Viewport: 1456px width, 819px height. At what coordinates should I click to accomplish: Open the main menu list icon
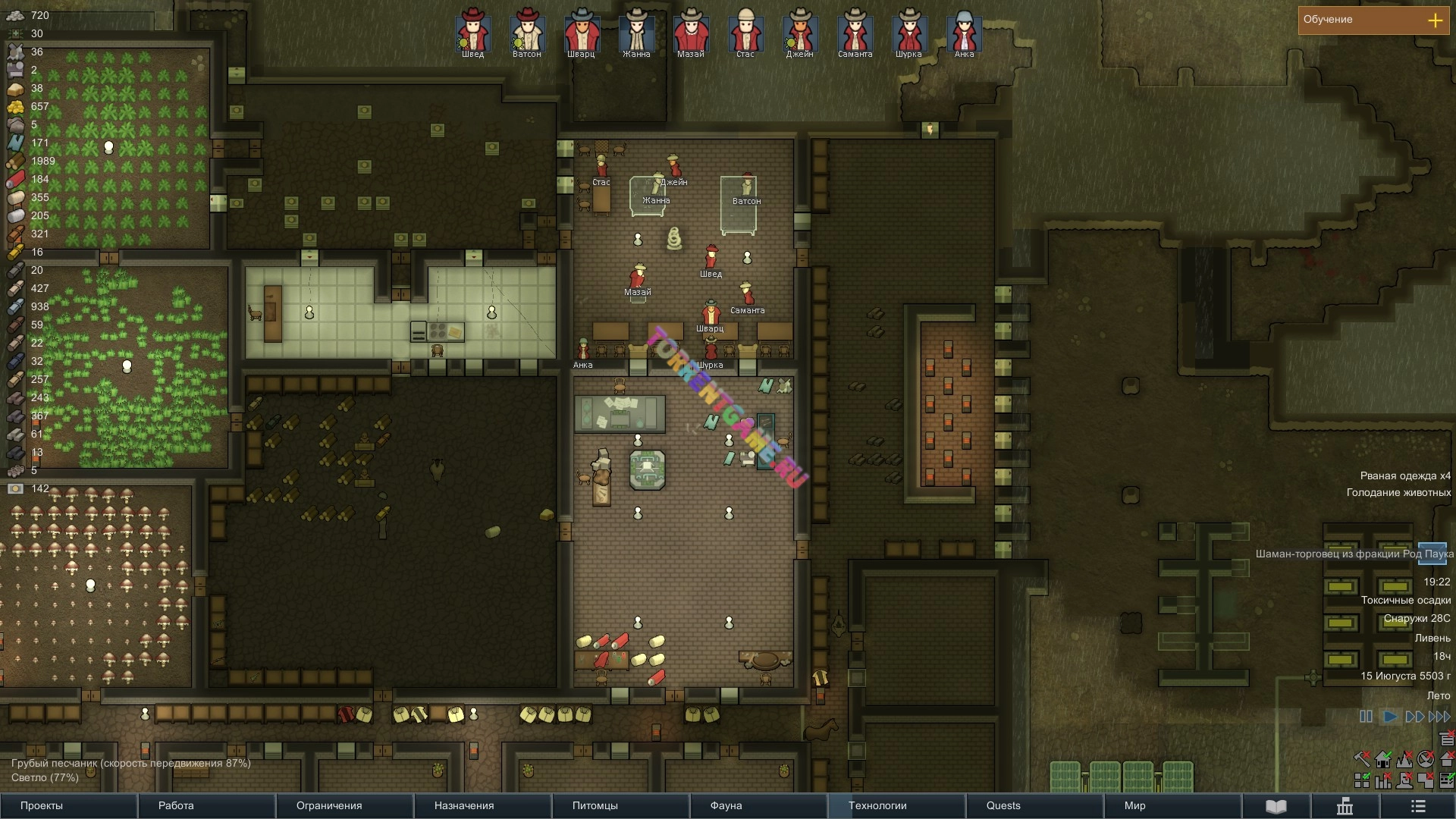point(1418,806)
